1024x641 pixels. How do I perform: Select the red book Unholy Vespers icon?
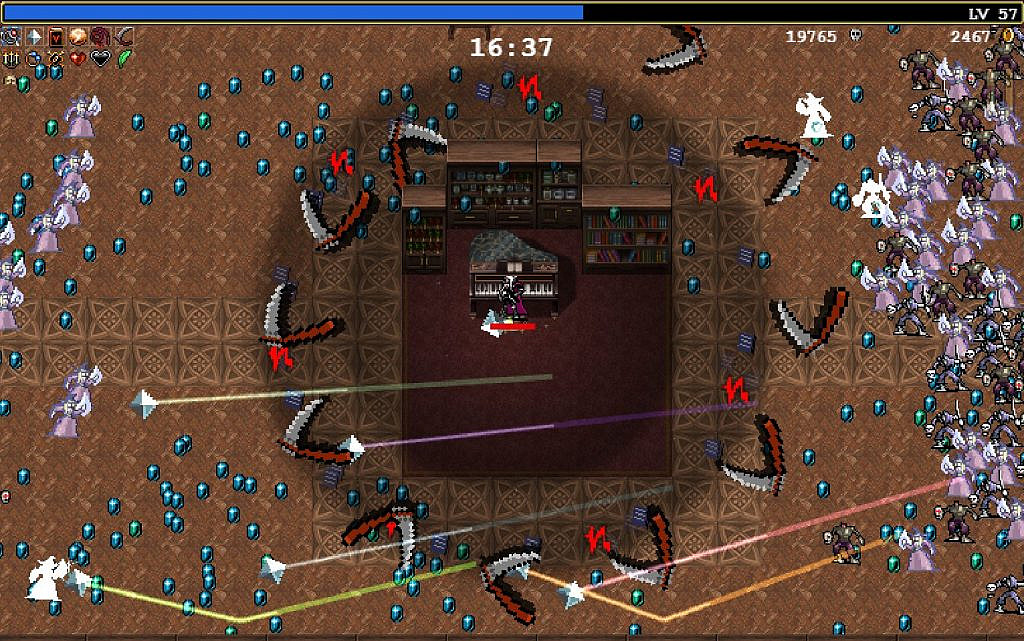pyautogui.click(x=56, y=37)
